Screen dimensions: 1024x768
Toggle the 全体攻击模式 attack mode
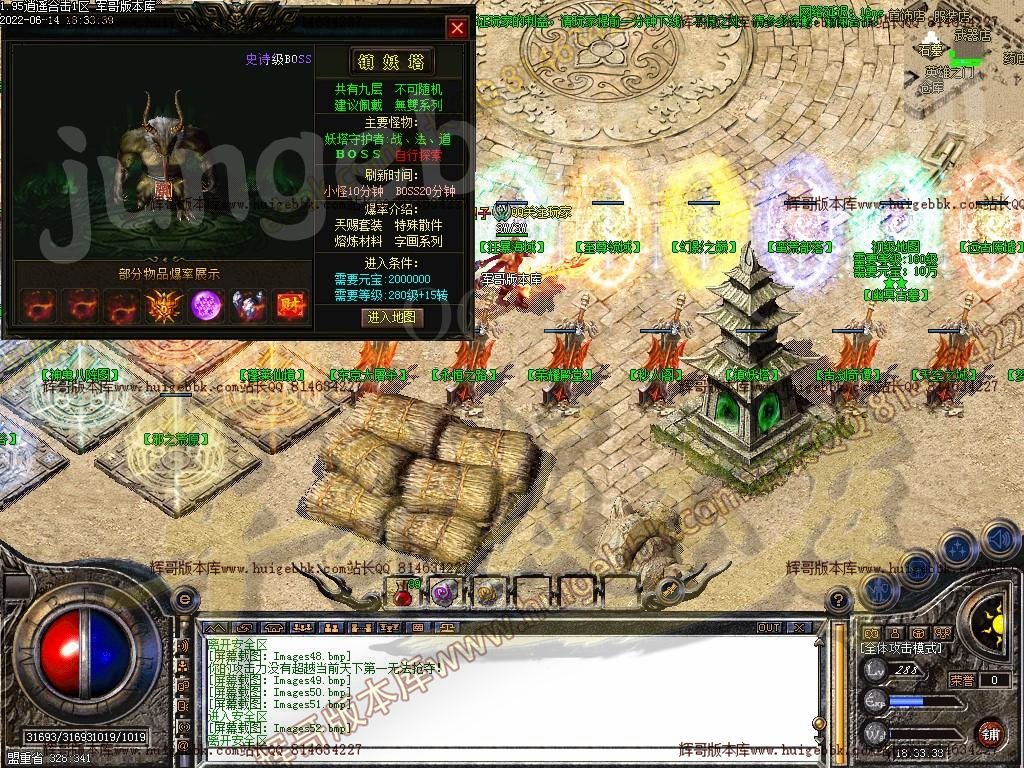click(x=903, y=648)
